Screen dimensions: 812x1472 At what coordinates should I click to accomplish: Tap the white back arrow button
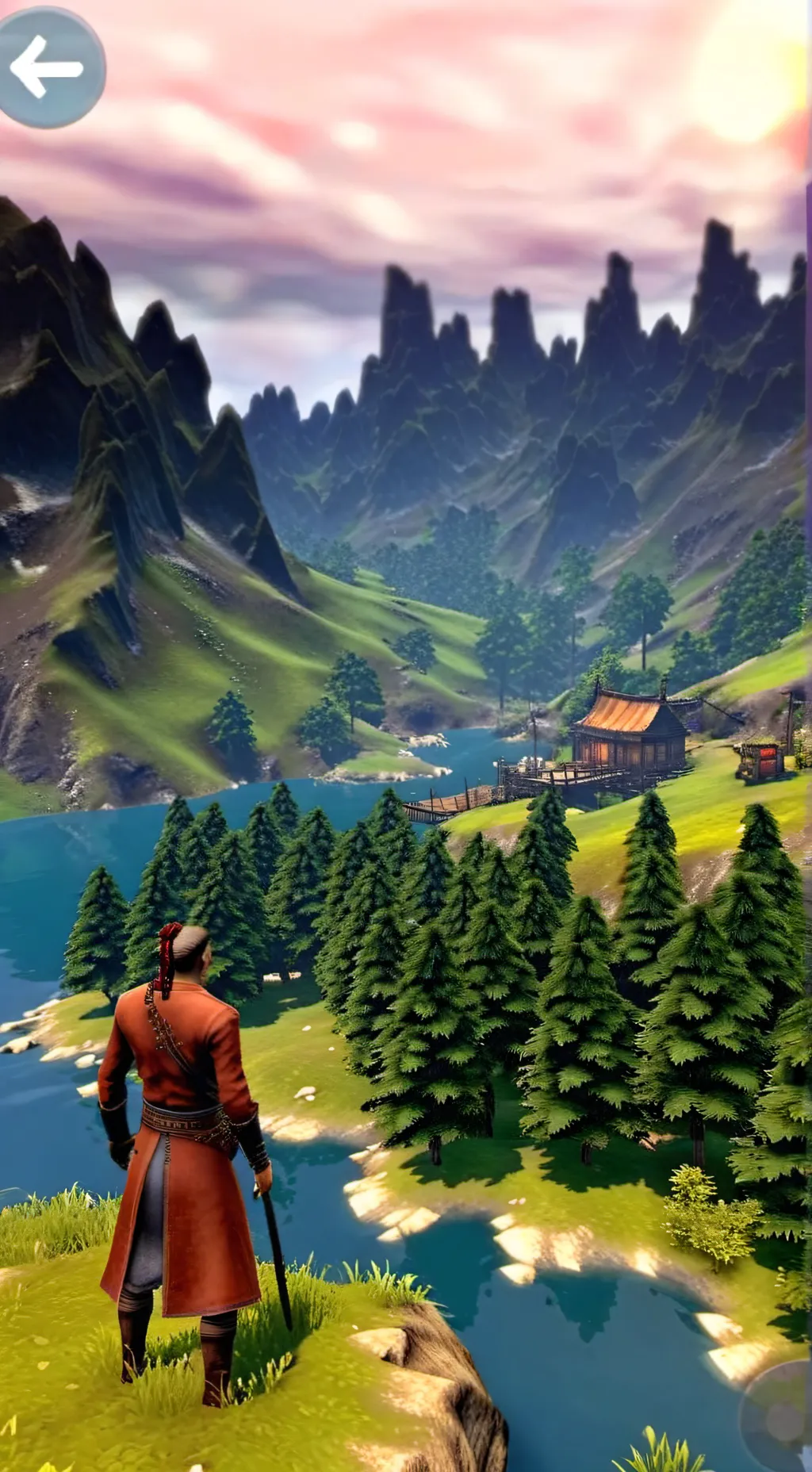click(x=49, y=68)
